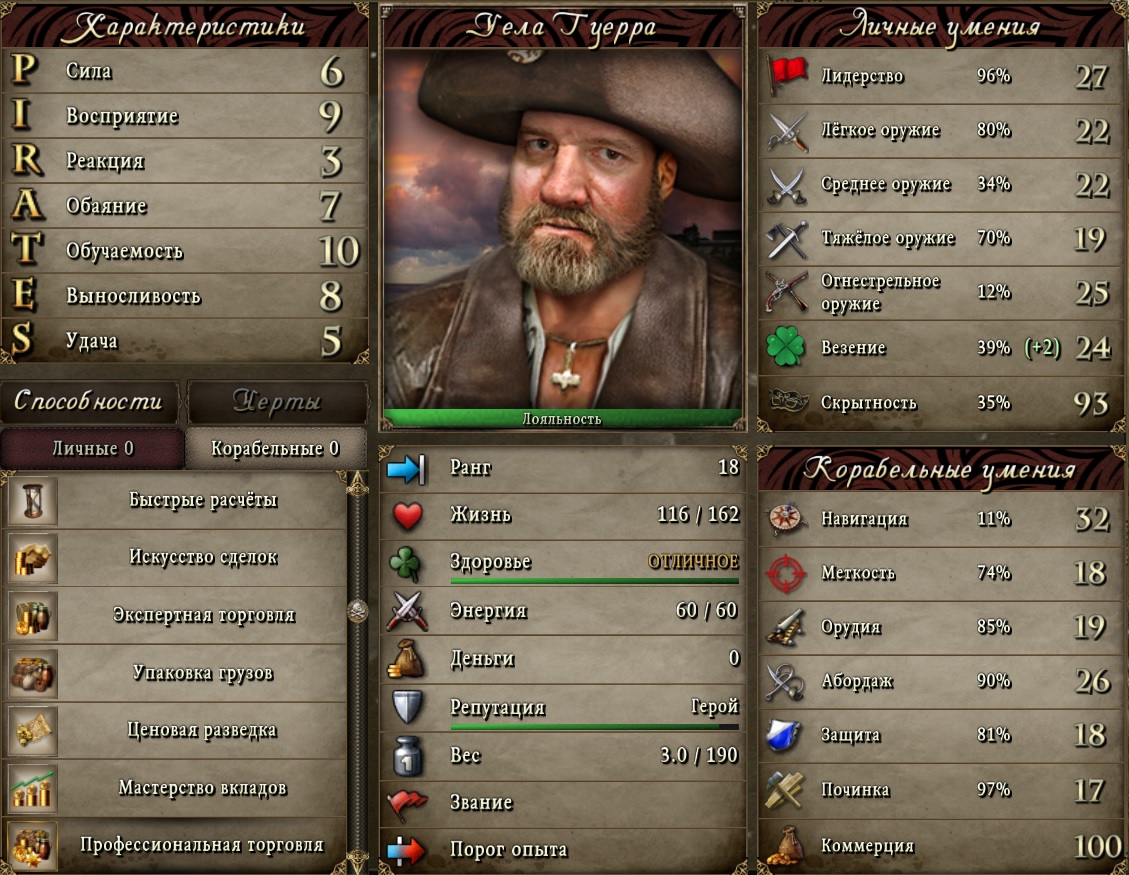
Task: Select the Сила attribute row
Action: tap(185, 72)
